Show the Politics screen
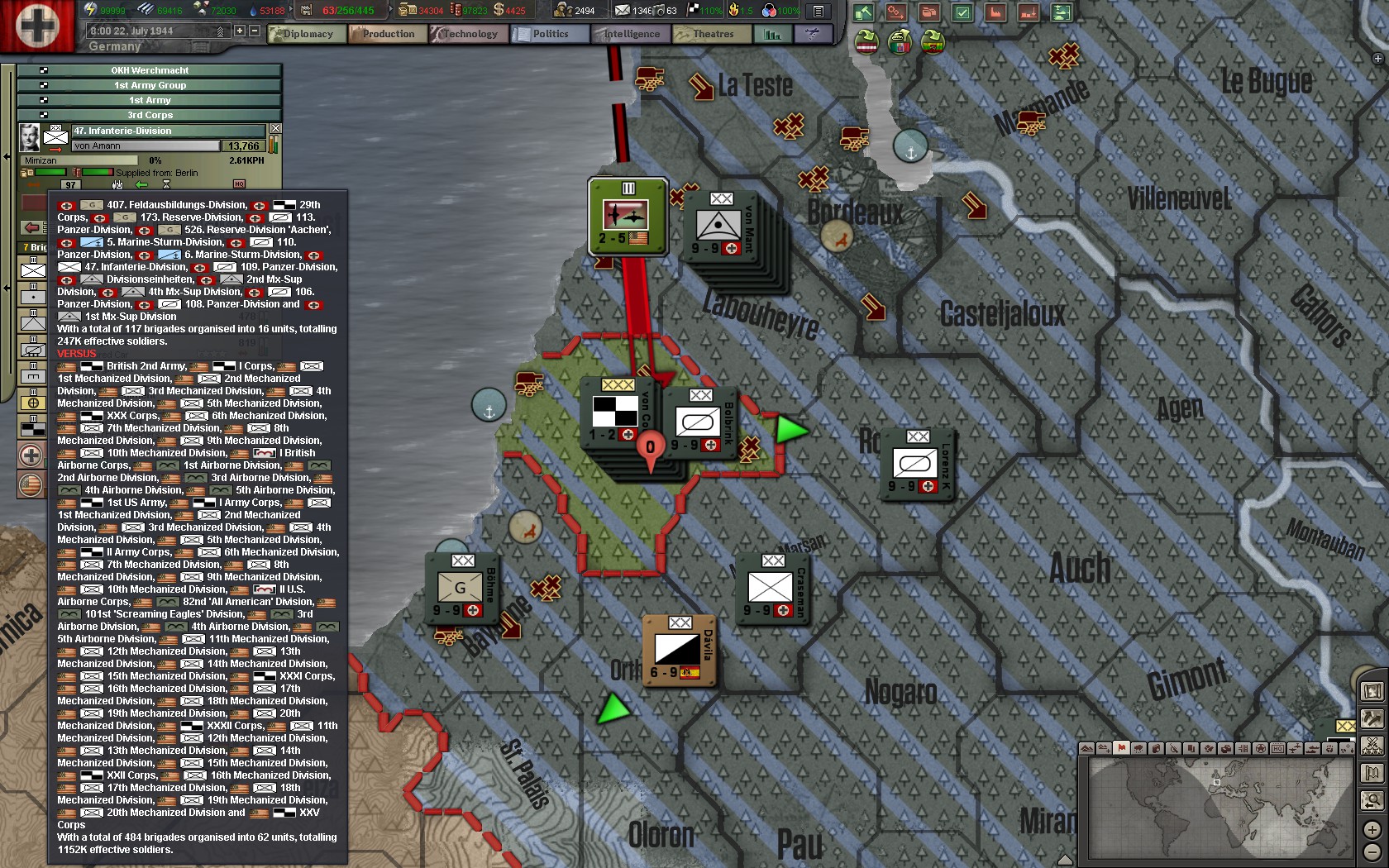Screen dimensions: 1389x868 549,34
